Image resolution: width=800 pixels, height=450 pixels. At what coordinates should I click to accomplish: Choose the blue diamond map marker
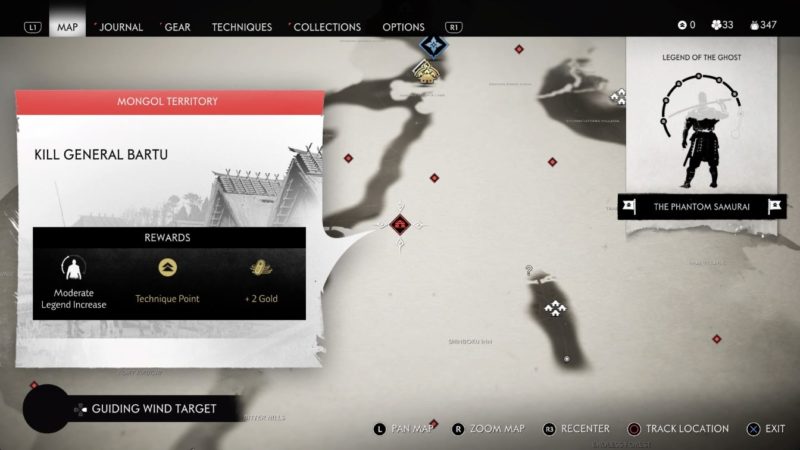pos(433,44)
